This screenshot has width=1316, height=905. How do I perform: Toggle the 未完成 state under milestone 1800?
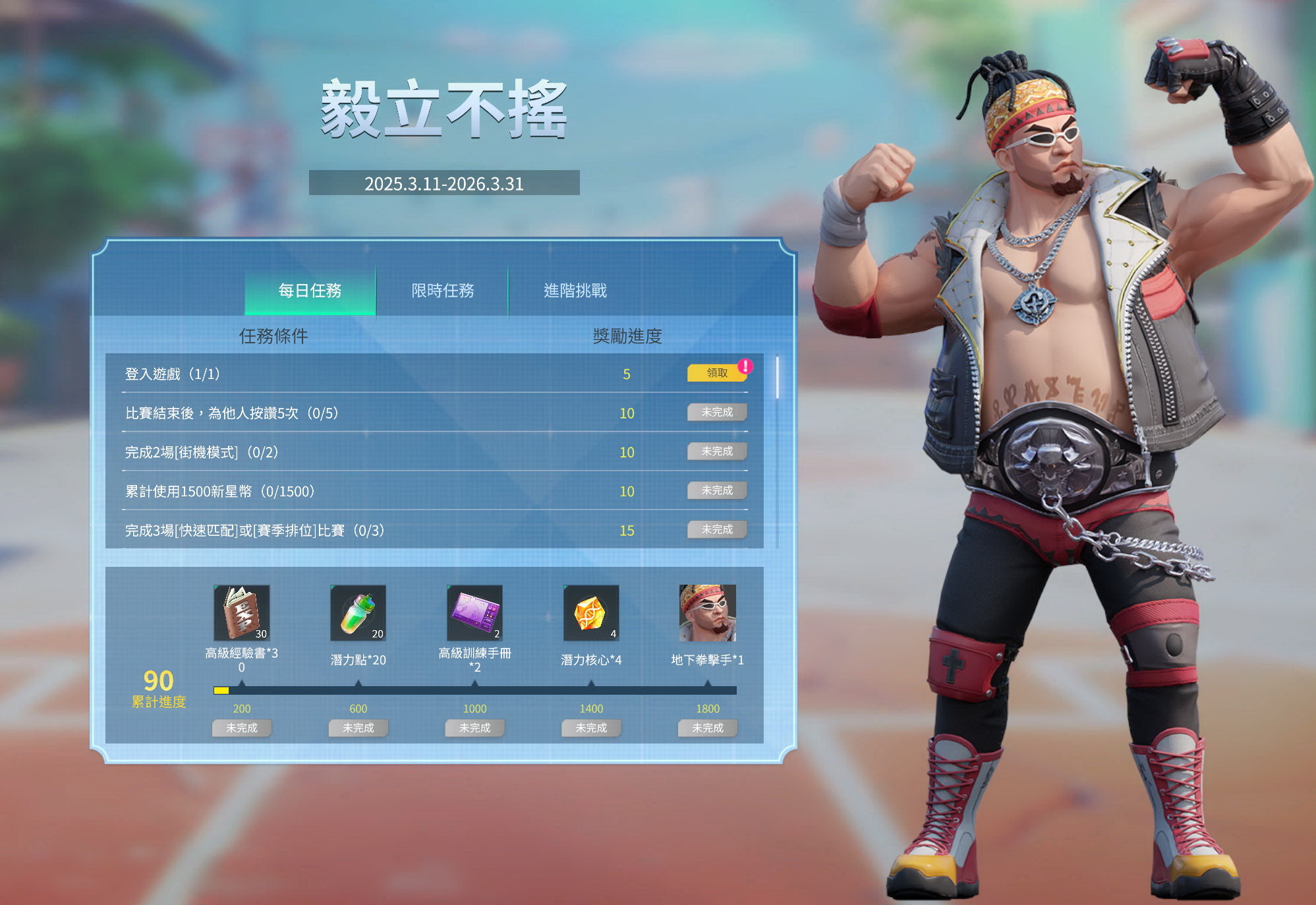click(707, 728)
